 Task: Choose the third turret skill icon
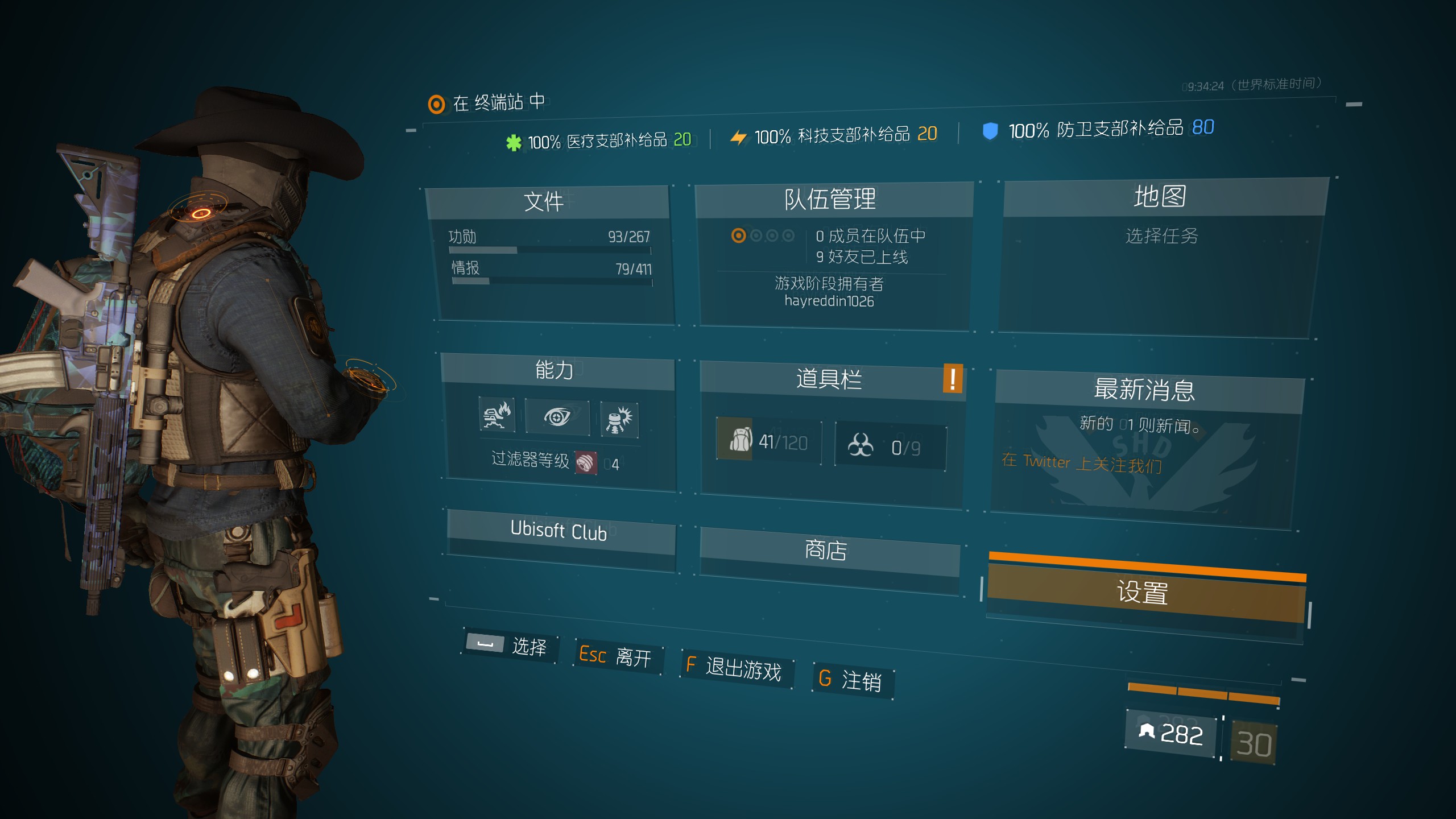point(619,420)
